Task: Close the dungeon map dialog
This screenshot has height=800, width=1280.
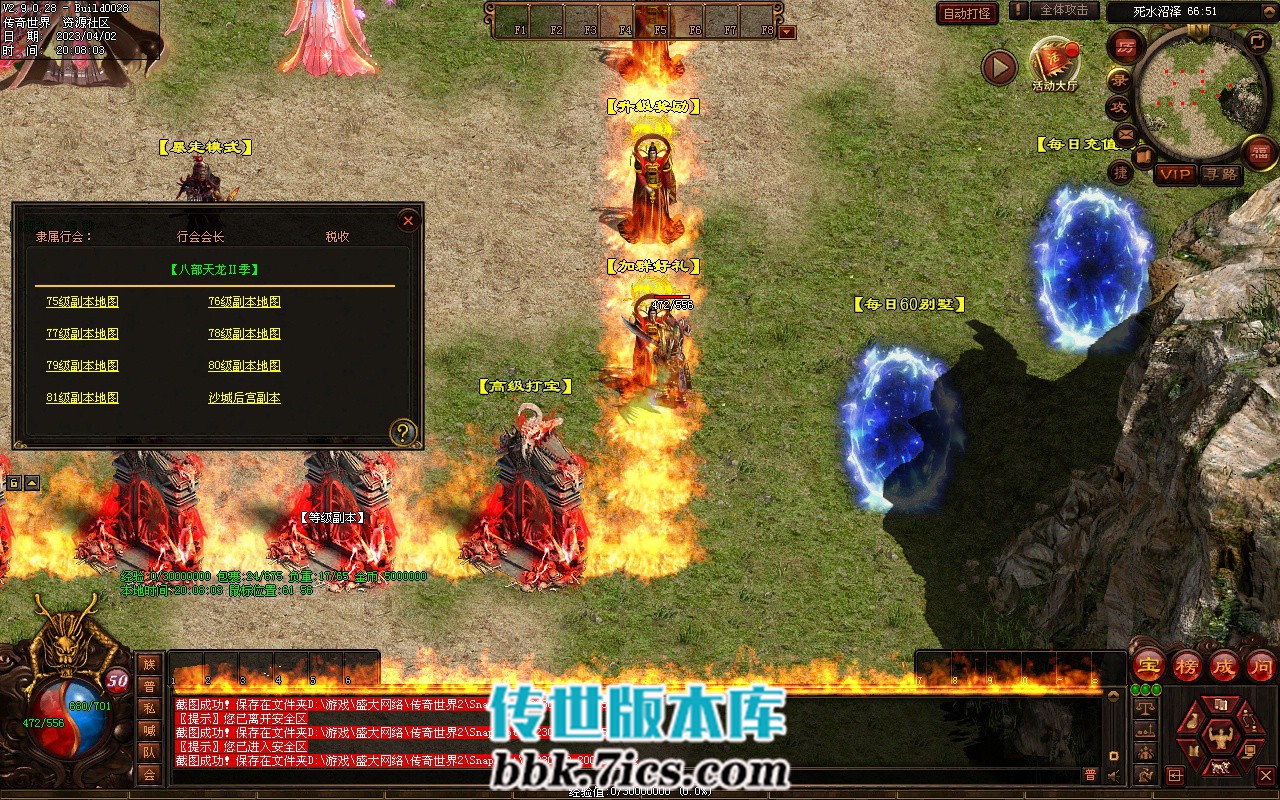Action: click(408, 221)
